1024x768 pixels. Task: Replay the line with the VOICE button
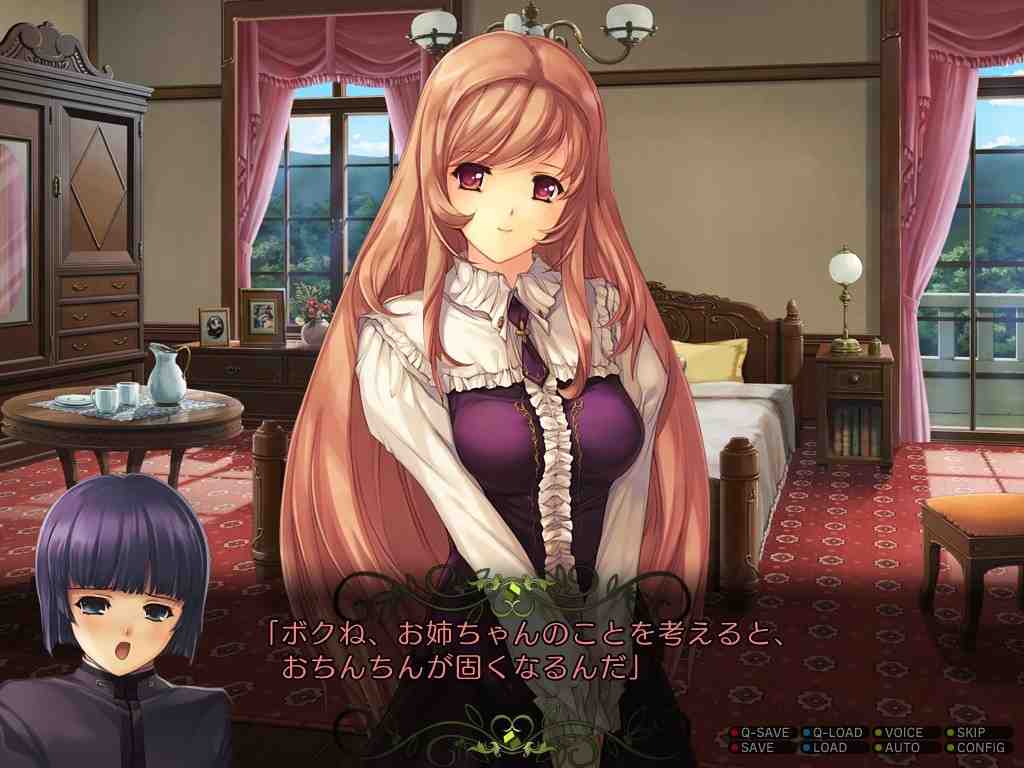click(x=903, y=732)
